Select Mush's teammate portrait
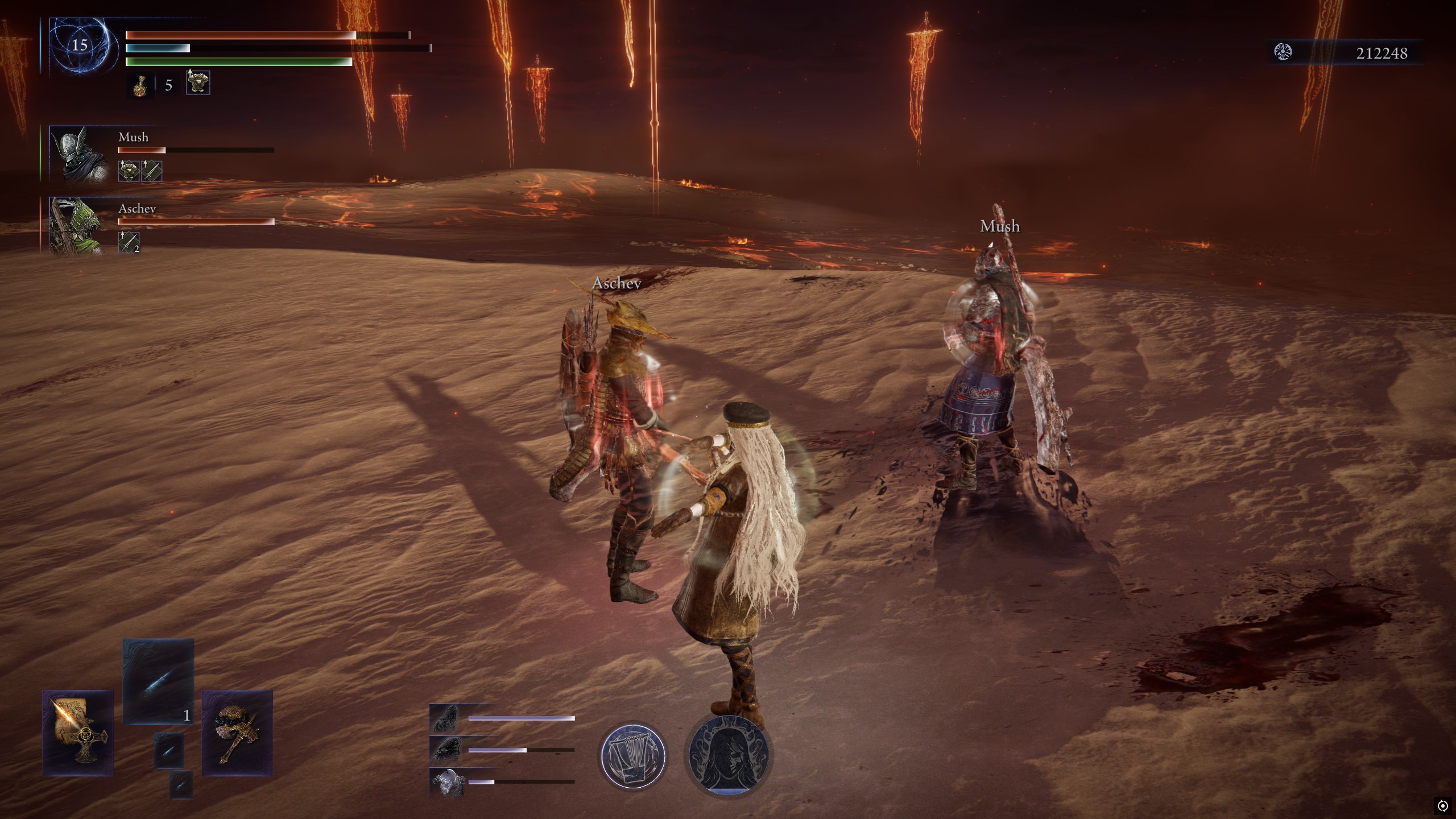The height and width of the screenshot is (819, 1456). click(x=78, y=154)
